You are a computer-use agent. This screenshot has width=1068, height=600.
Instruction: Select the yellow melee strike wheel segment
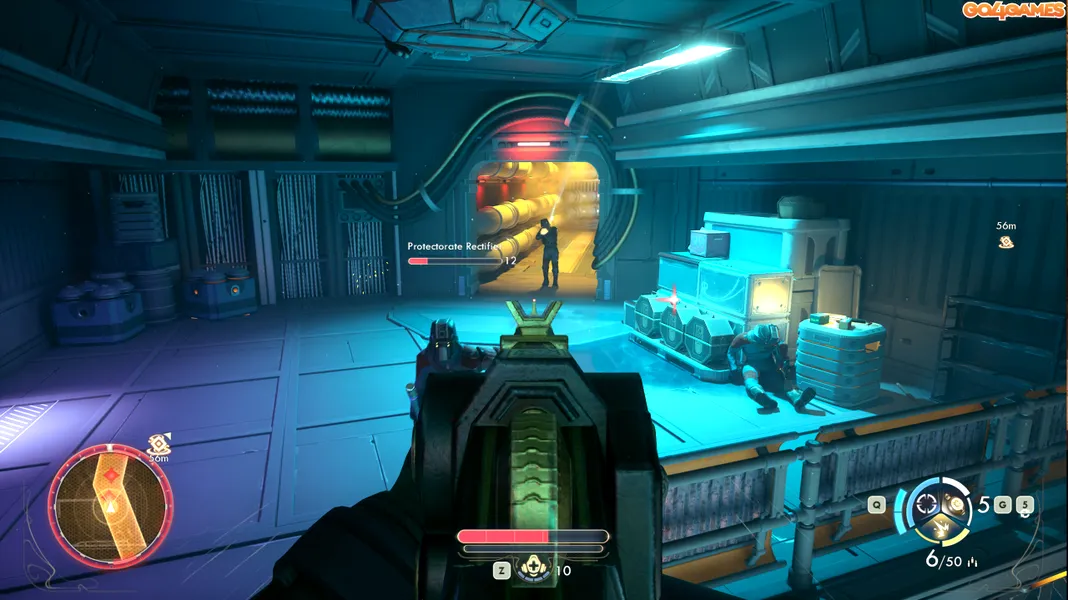click(x=941, y=526)
